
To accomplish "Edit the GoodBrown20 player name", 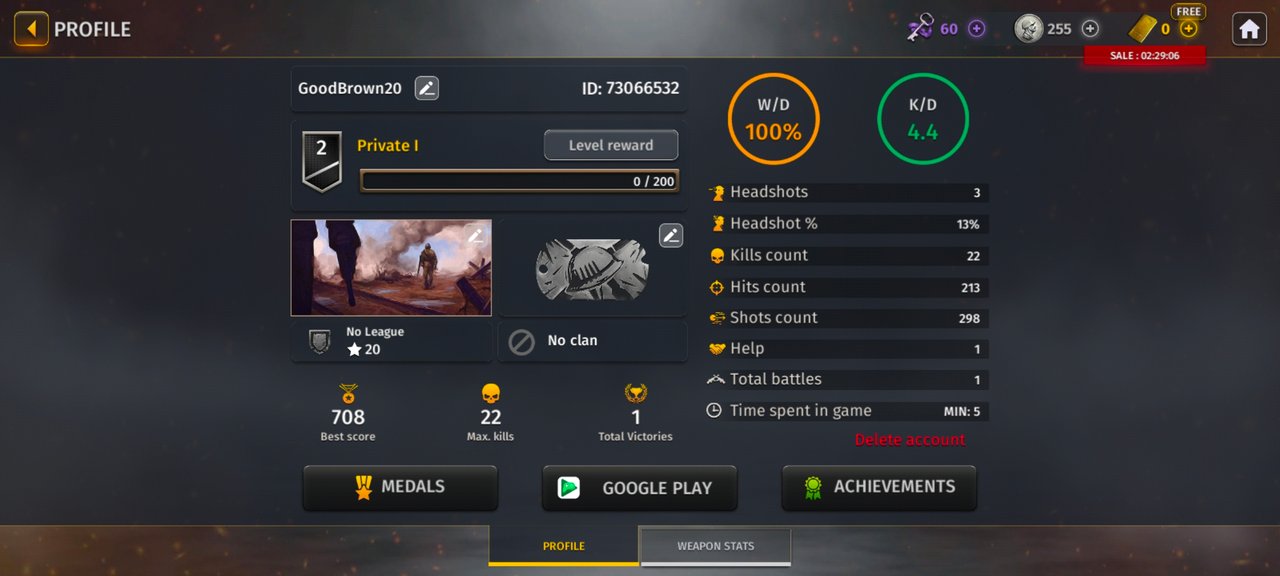I will pos(427,88).
